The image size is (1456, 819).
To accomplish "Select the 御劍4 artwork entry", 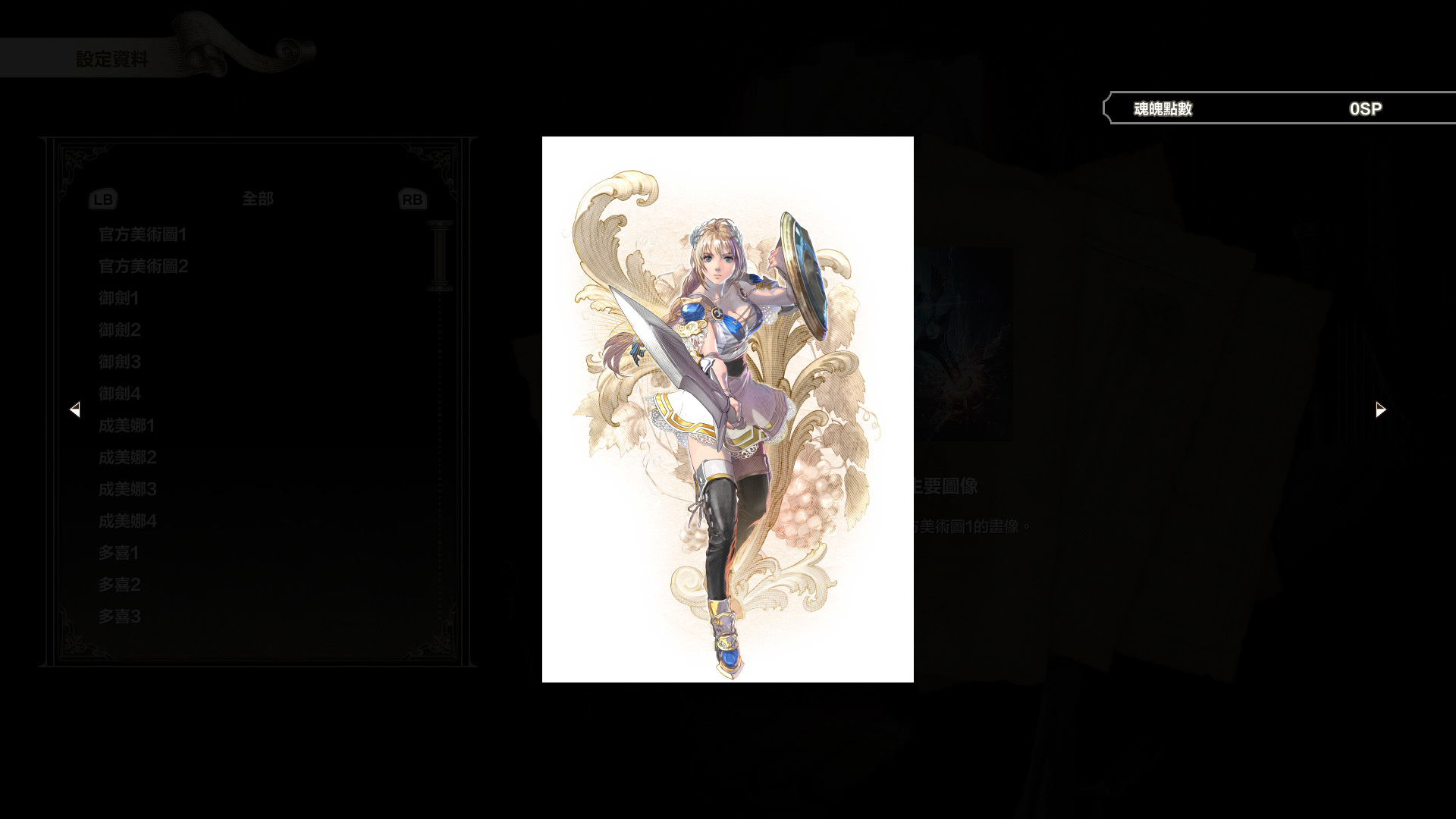I will pos(118,394).
